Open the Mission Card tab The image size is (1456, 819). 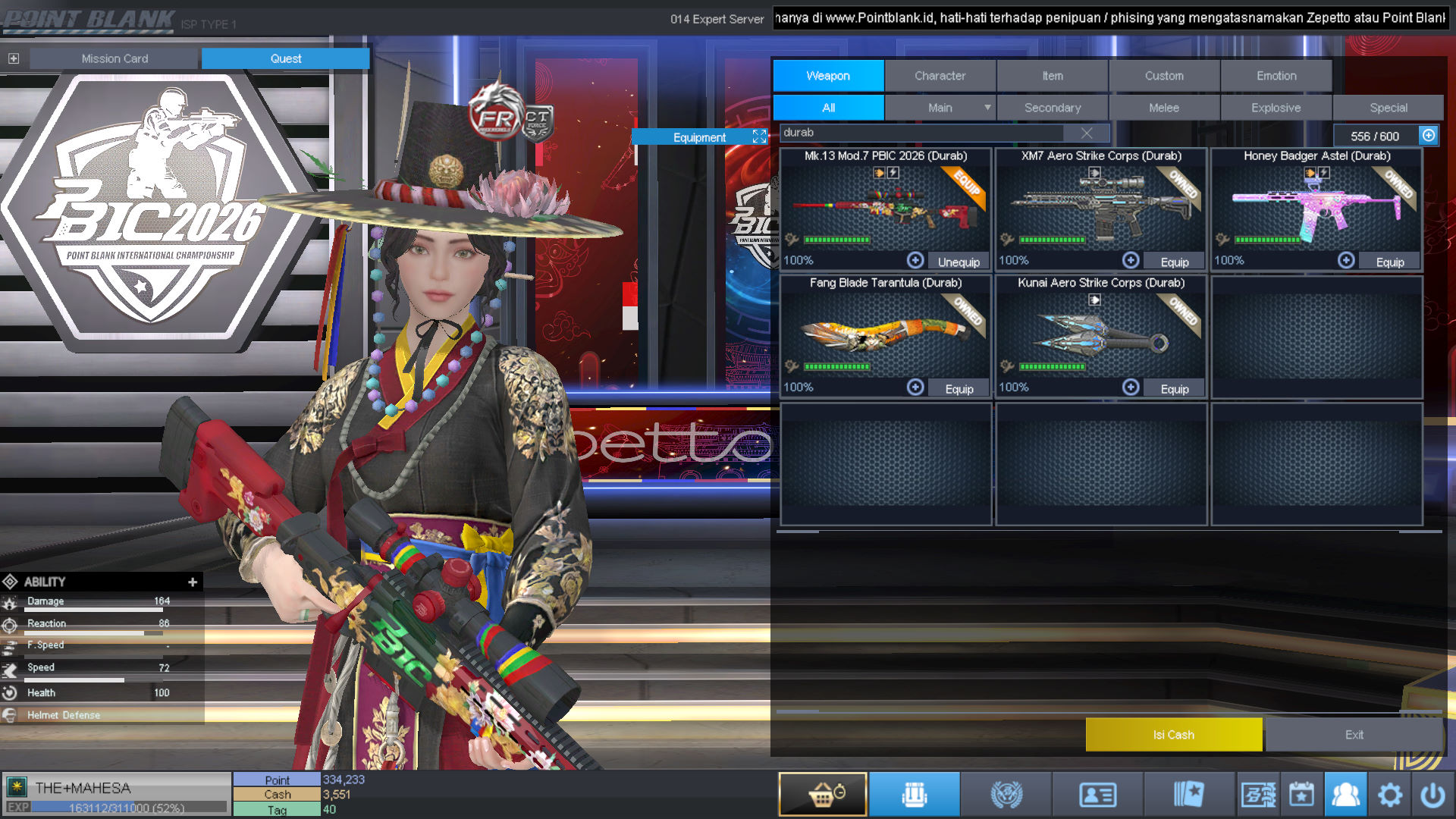point(115,58)
